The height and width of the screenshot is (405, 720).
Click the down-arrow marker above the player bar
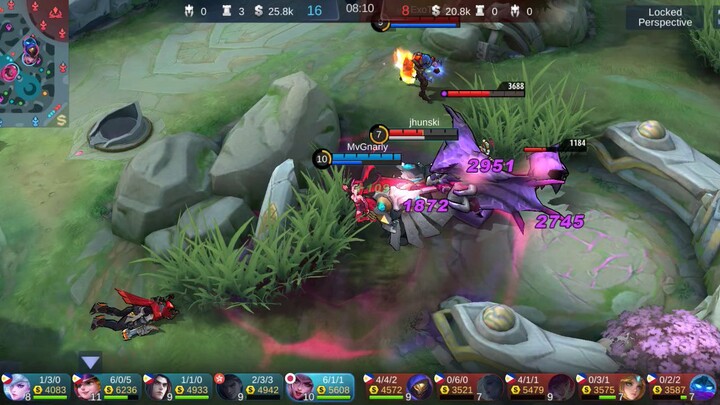pyautogui.click(x=91, y=362)
